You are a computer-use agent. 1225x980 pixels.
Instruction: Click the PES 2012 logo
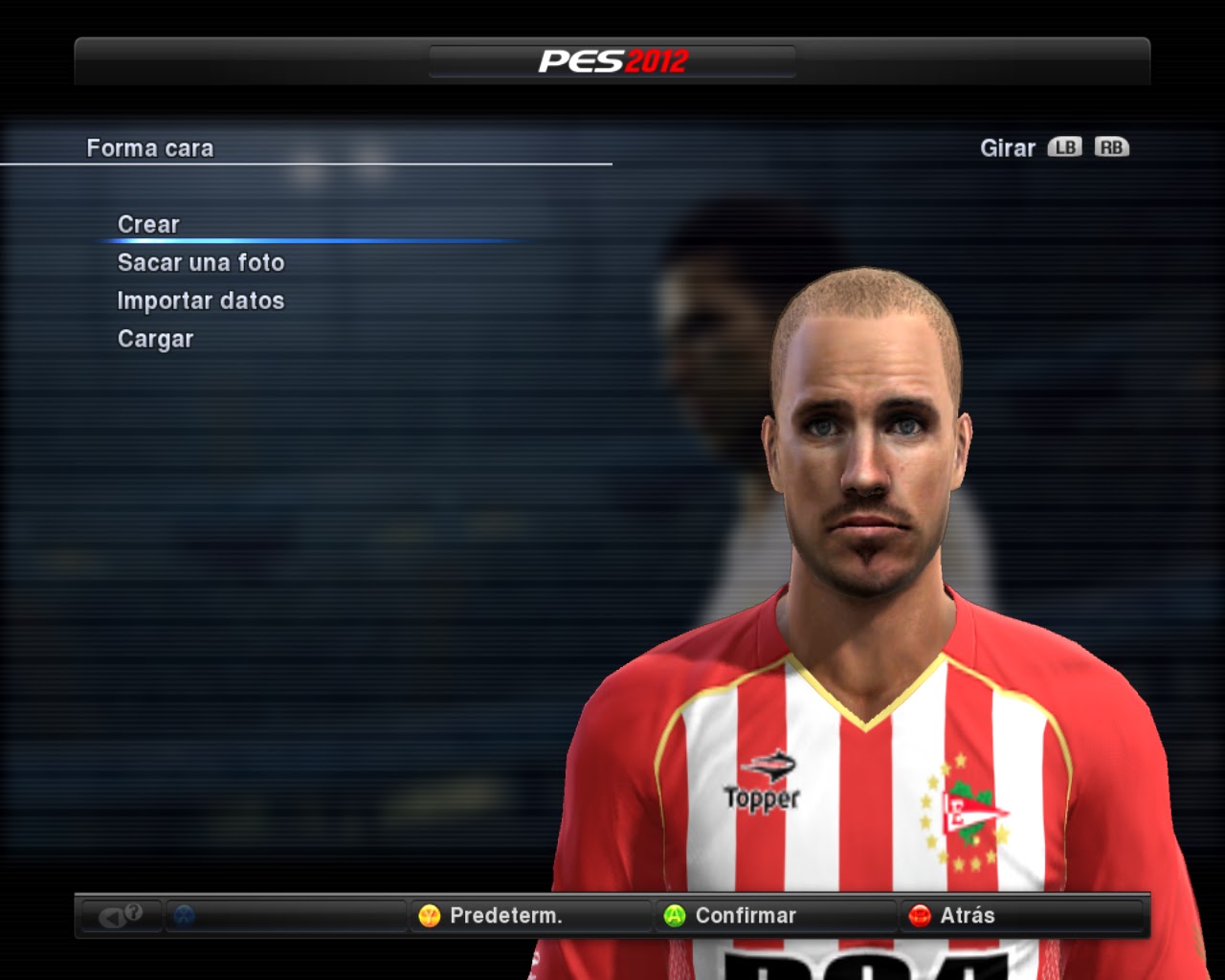[x=612, y=59]
